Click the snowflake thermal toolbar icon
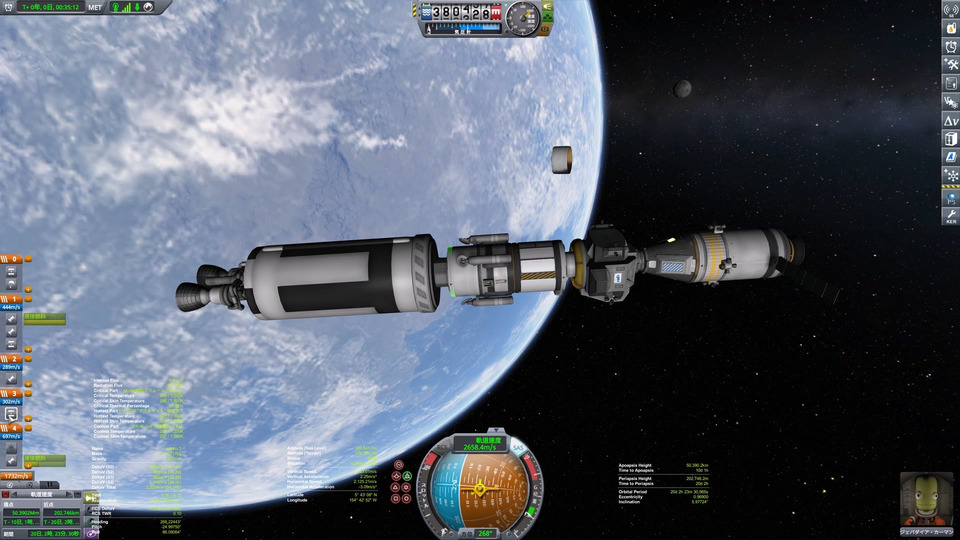Viewport: 960px width, 540px height. [x=950, y=175]
